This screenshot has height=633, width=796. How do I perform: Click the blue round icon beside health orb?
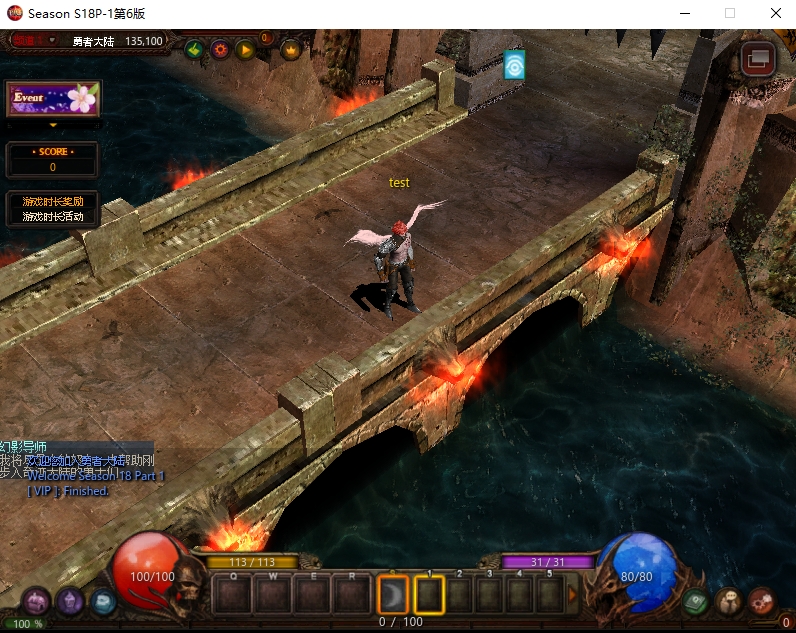[x=103, y=601]
